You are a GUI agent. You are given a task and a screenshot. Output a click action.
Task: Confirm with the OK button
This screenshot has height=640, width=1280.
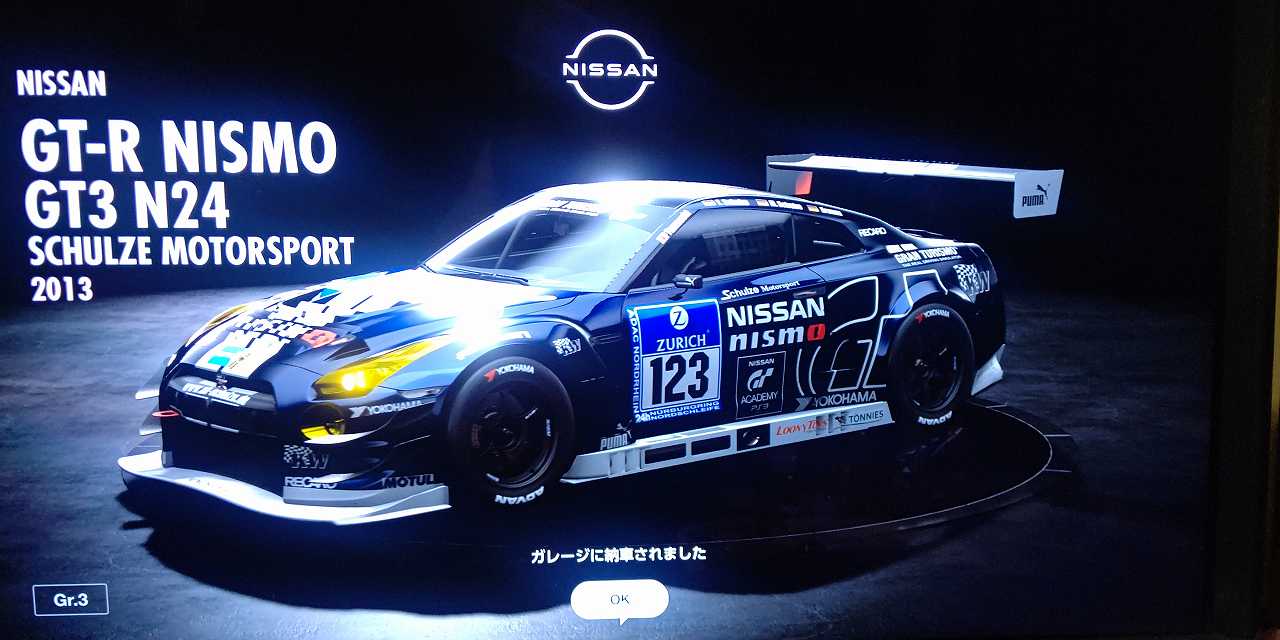[x=619, y=599]
